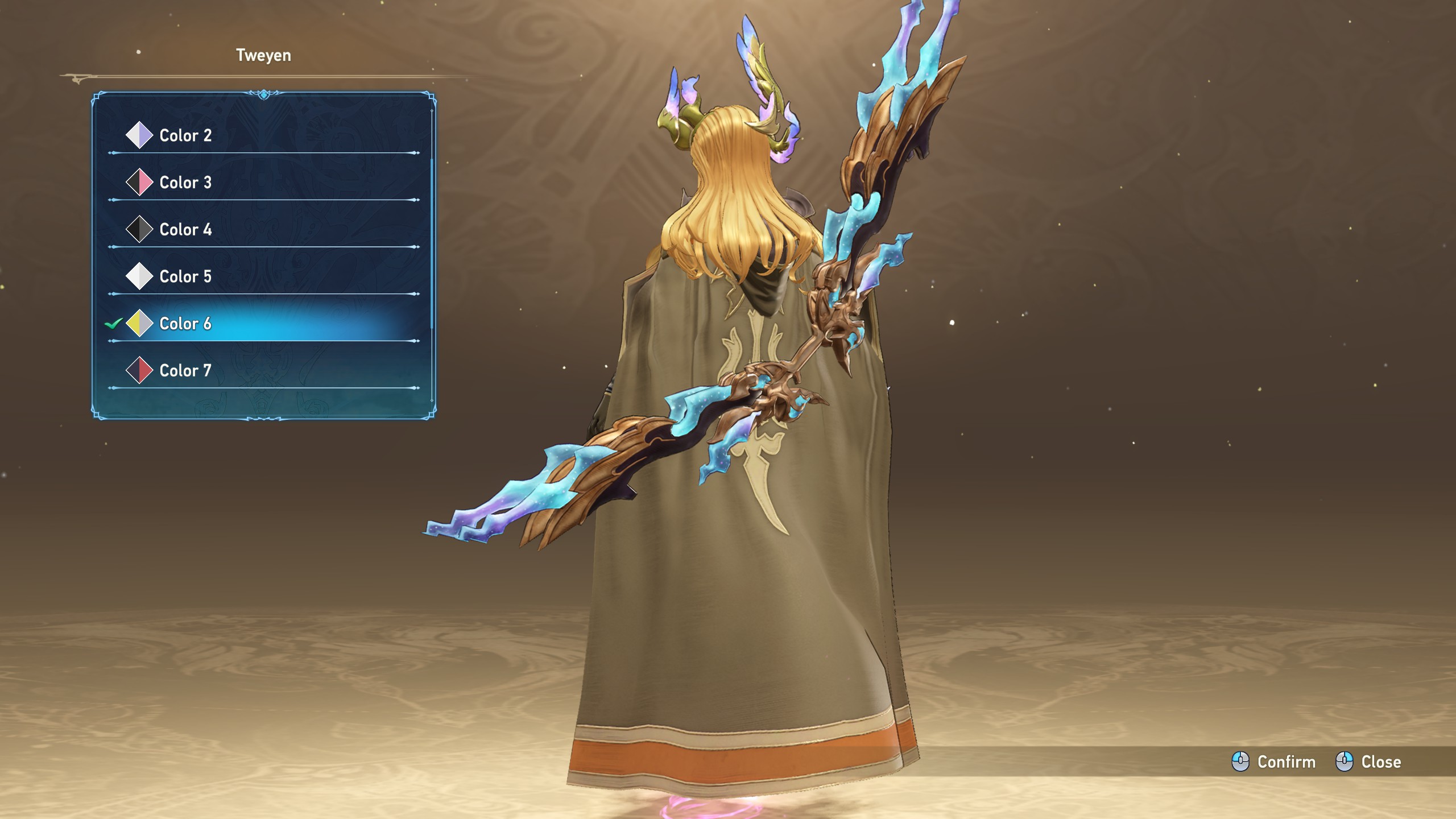Image resolution: width=1456 pixels, height=819 pixels.
Task: Switch to Color 5 white scheme
Action: click(x=185, y=276)
